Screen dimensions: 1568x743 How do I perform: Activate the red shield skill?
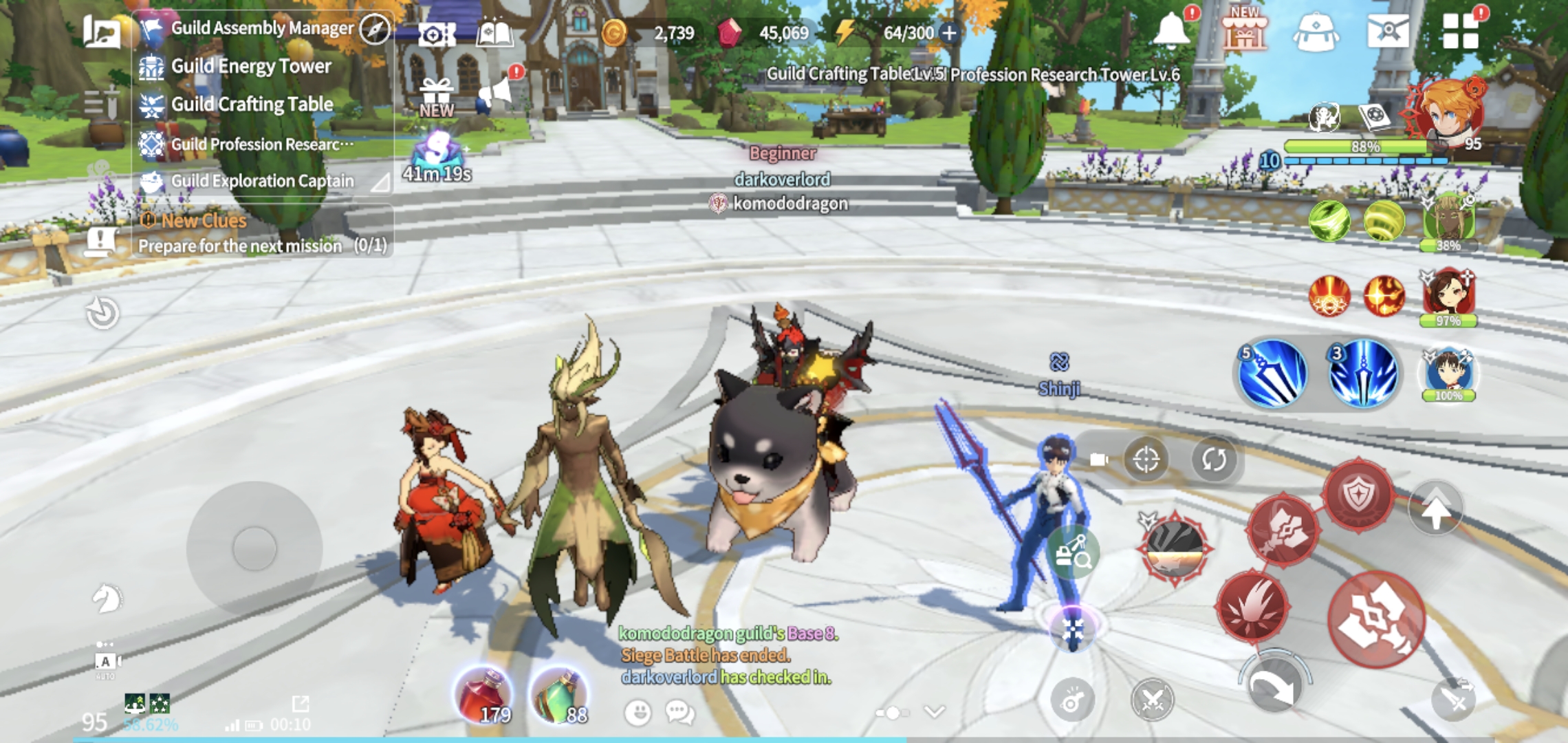(x=1359, y=494)
